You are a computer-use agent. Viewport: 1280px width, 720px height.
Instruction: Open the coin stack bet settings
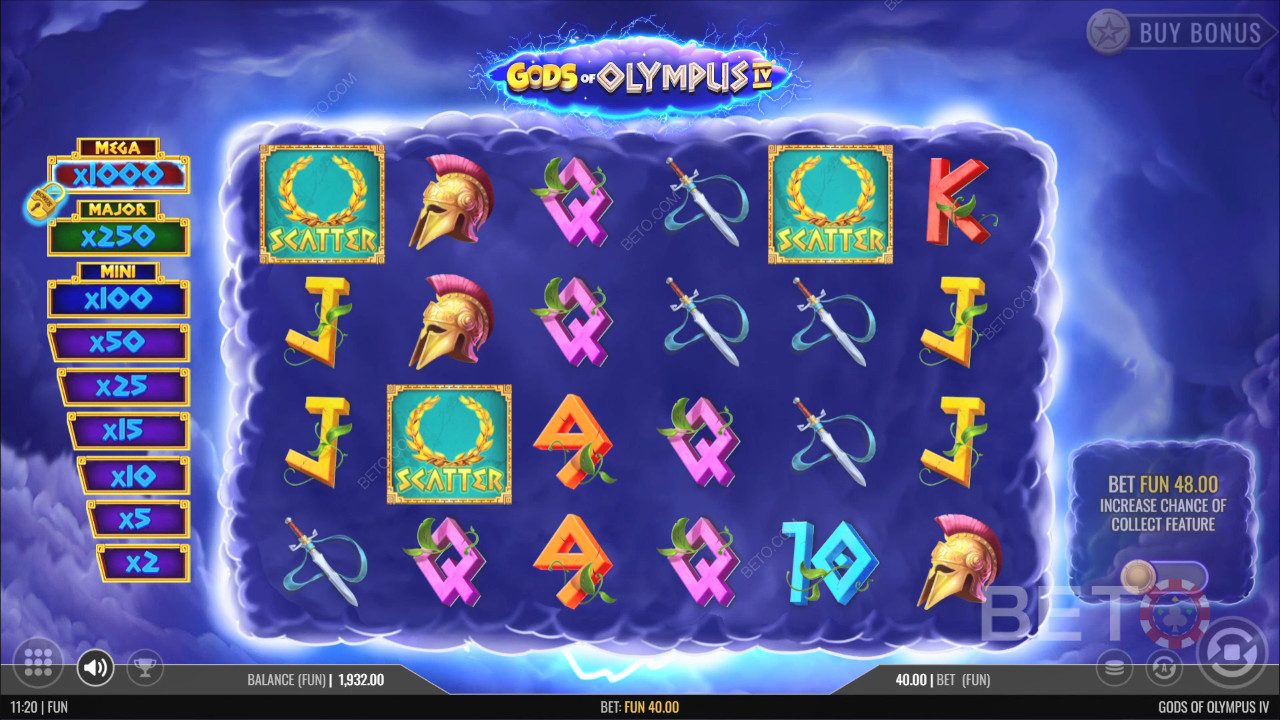coord(1114,667)
